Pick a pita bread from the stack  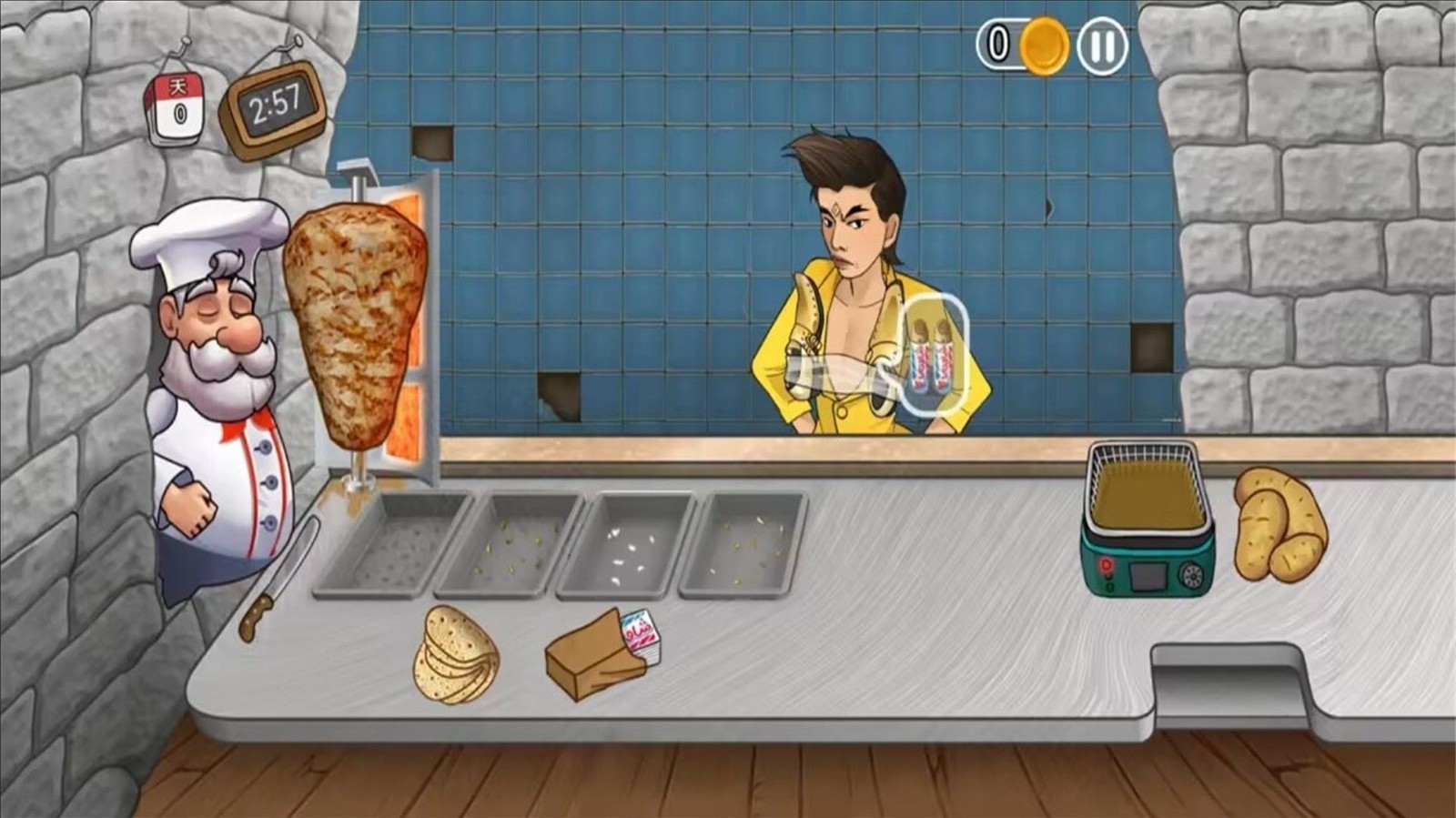click(456, 655)
